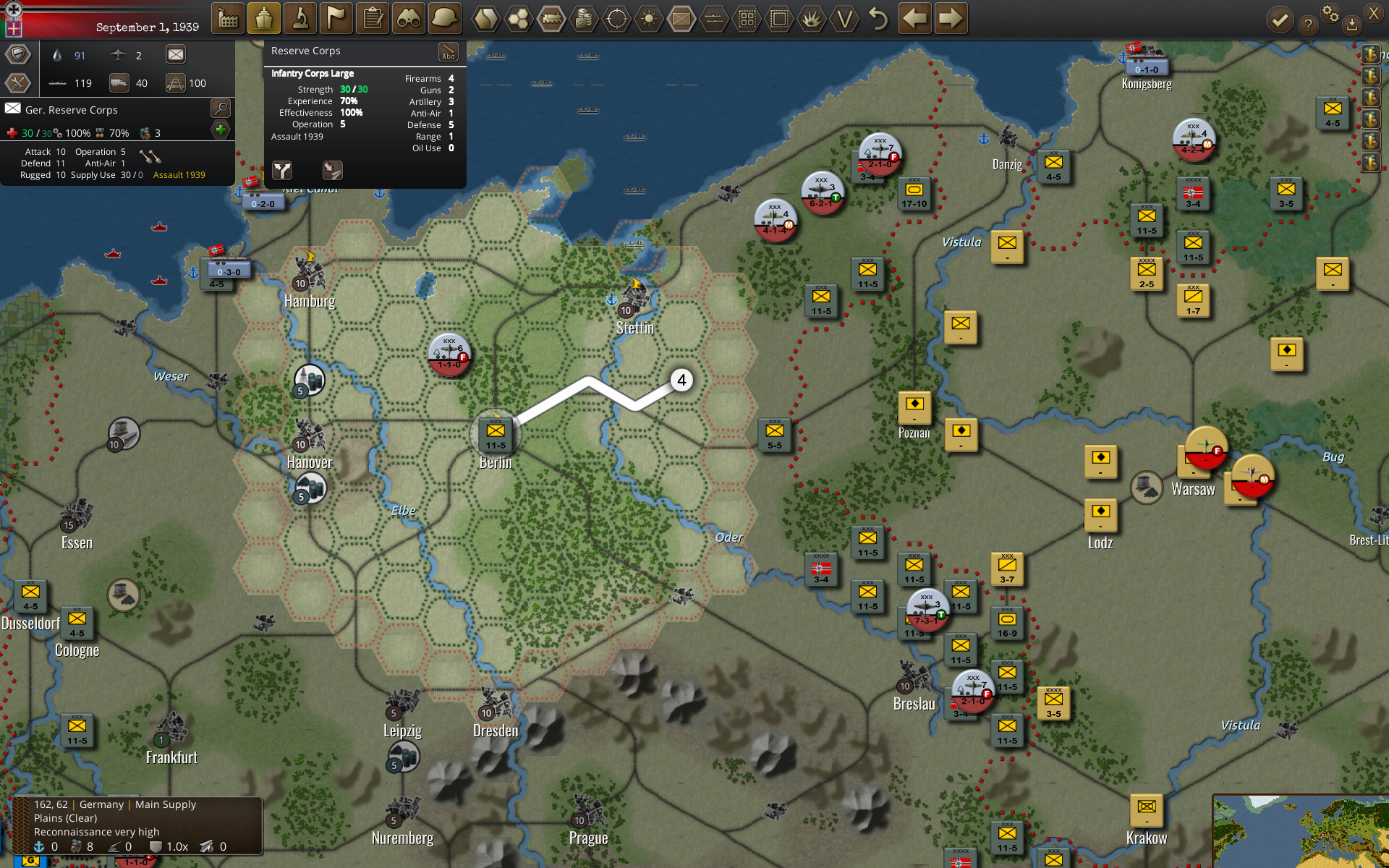Viewport: 1389px width, 868px height.
Task: Close the game with the X button
Action: pyautogui.click(x=1374, y=13)
